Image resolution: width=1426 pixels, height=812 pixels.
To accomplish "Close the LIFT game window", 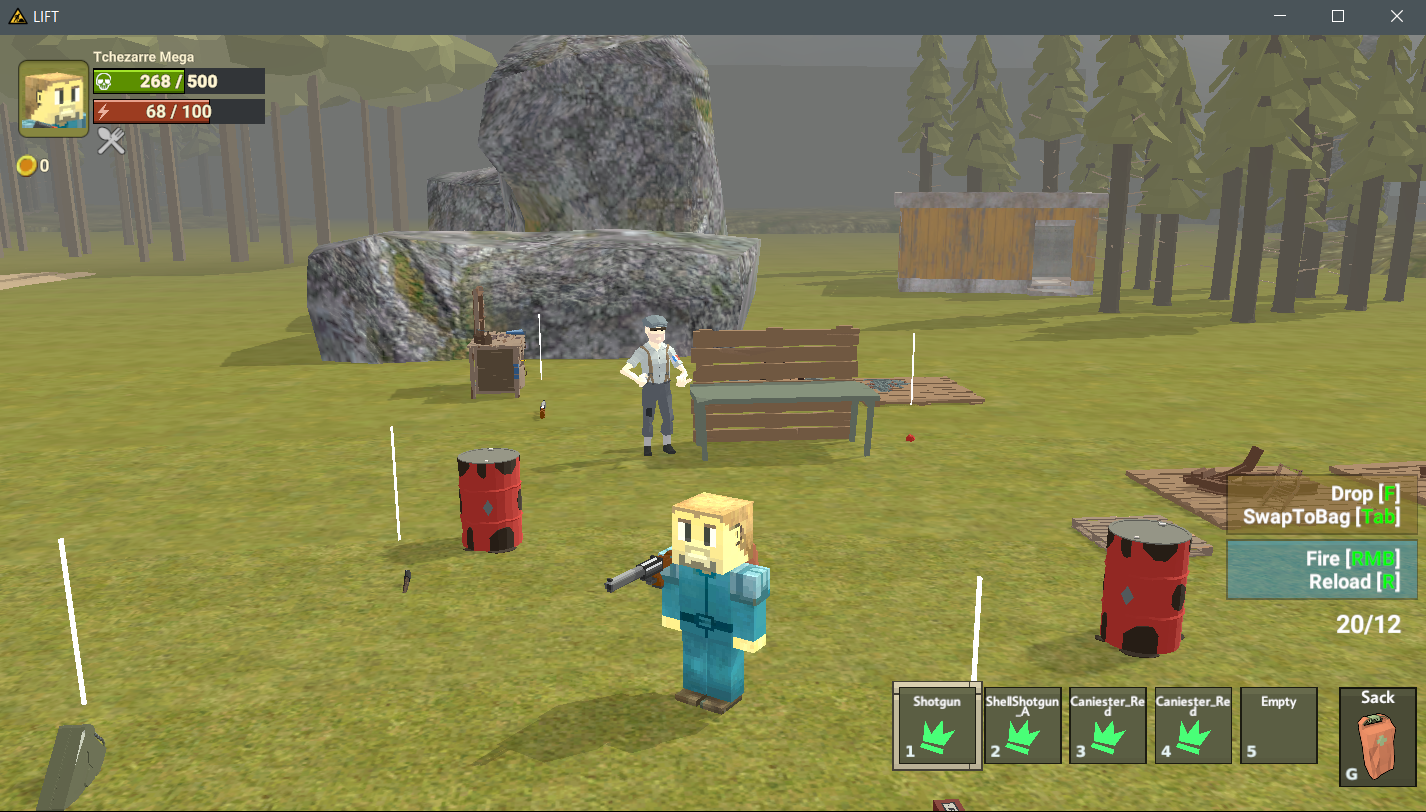I will pos(1397,16).
